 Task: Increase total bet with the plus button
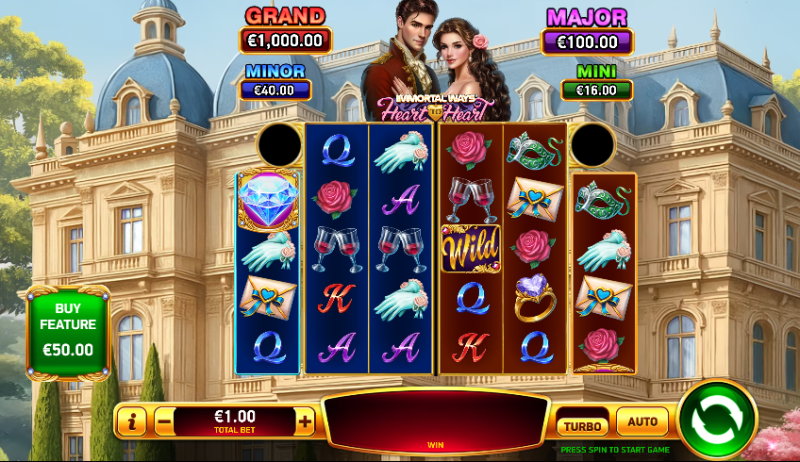coord(305,422)
